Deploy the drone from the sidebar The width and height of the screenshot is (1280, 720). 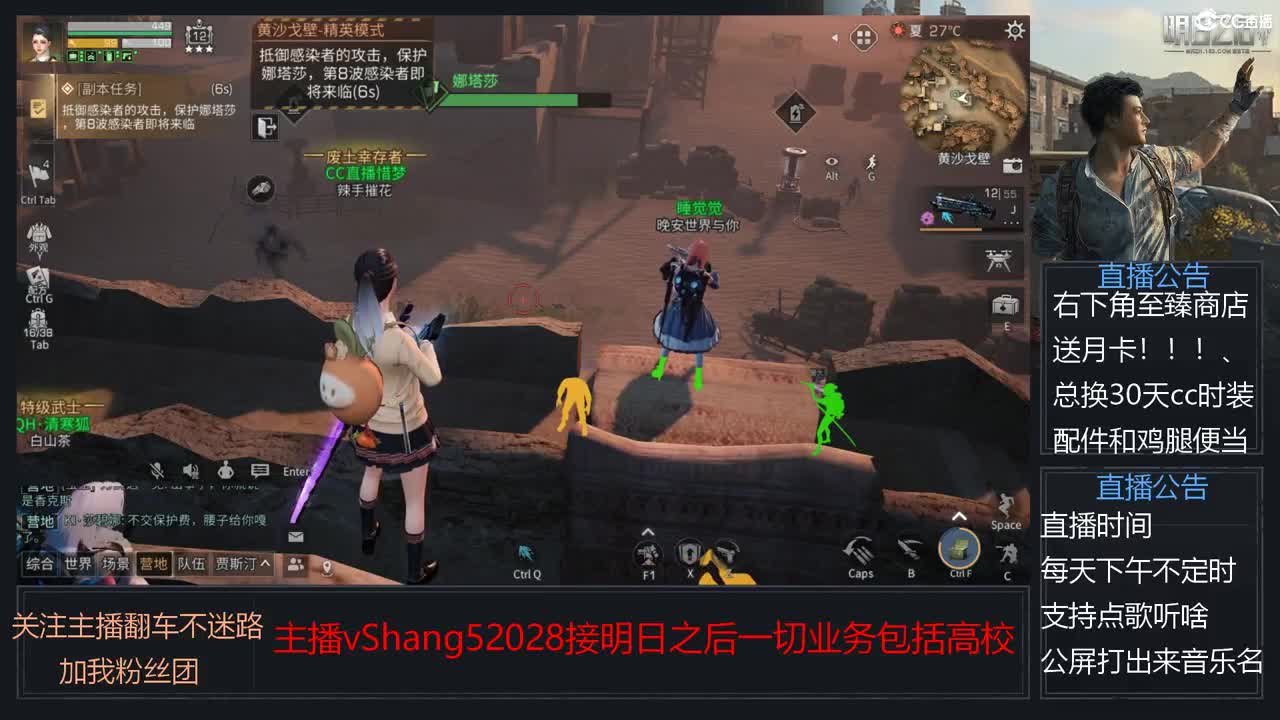pos(997,259)
